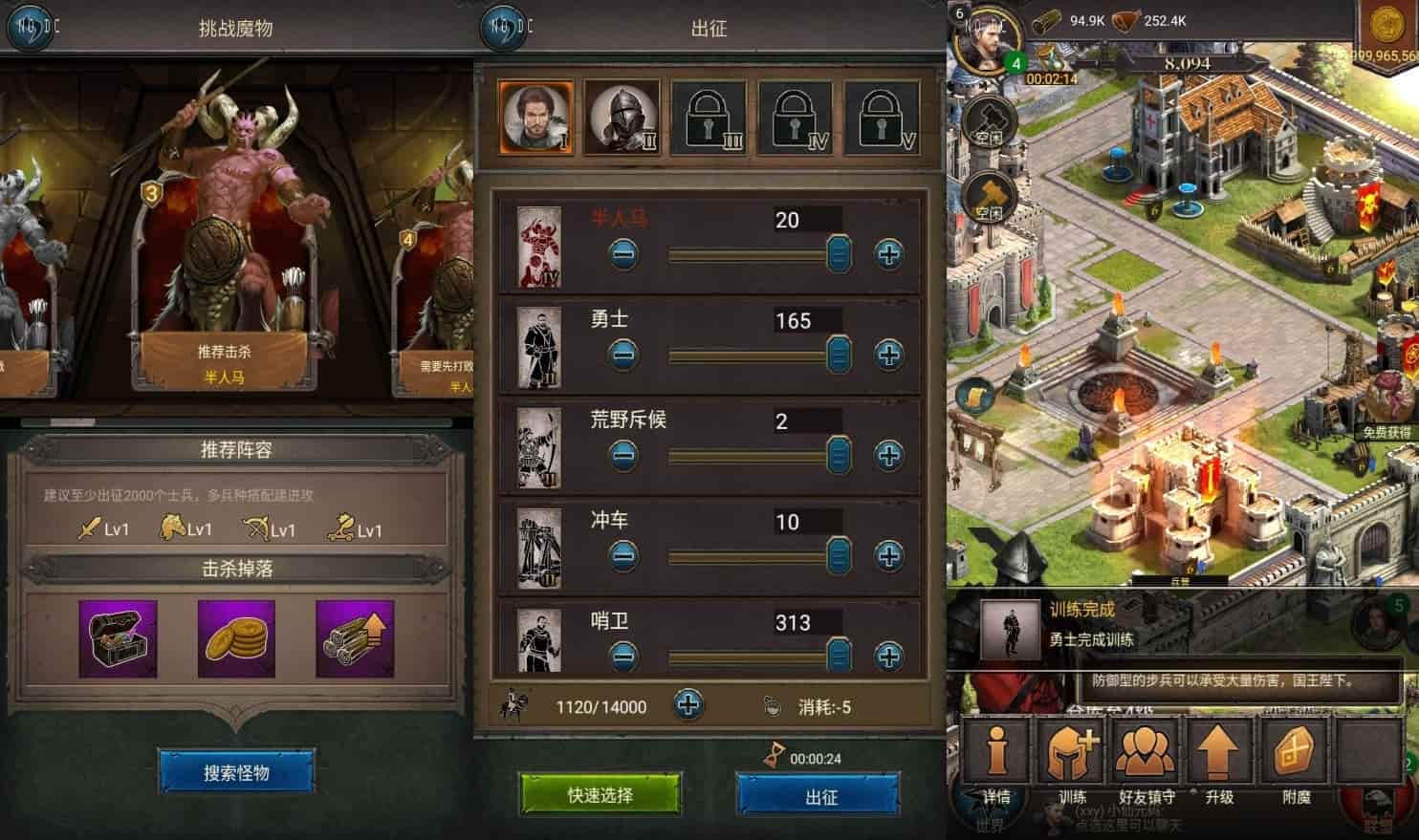Choose 好友镇守 friend garrison option
The height and width of the screenshot is (840, 1419).
click(1146, 760)
